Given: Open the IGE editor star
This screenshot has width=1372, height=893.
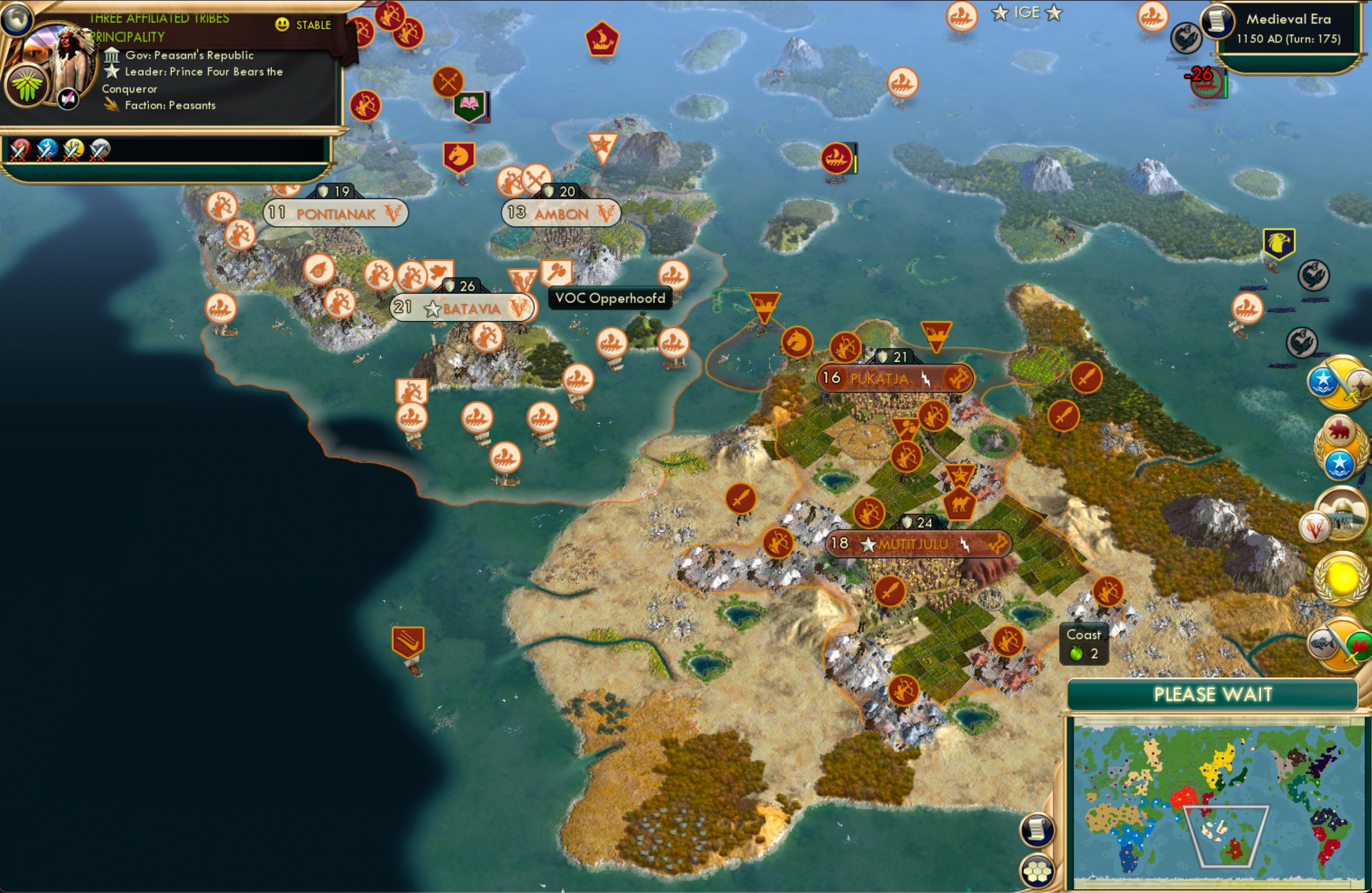Looking at the screenshot, I should pos(999,13).
